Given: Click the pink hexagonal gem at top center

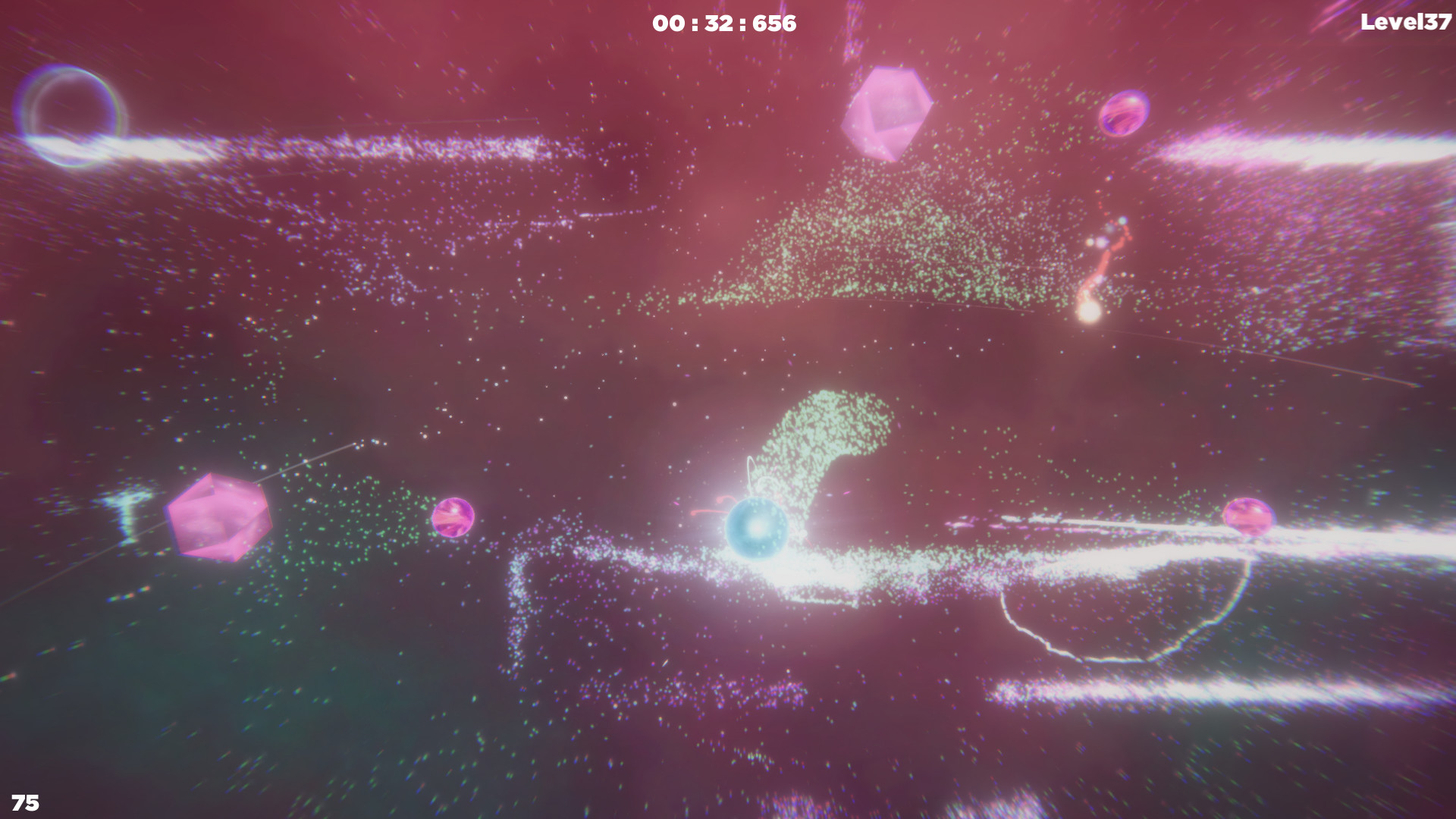Looking at the screenshot, I should coord(887,114).
